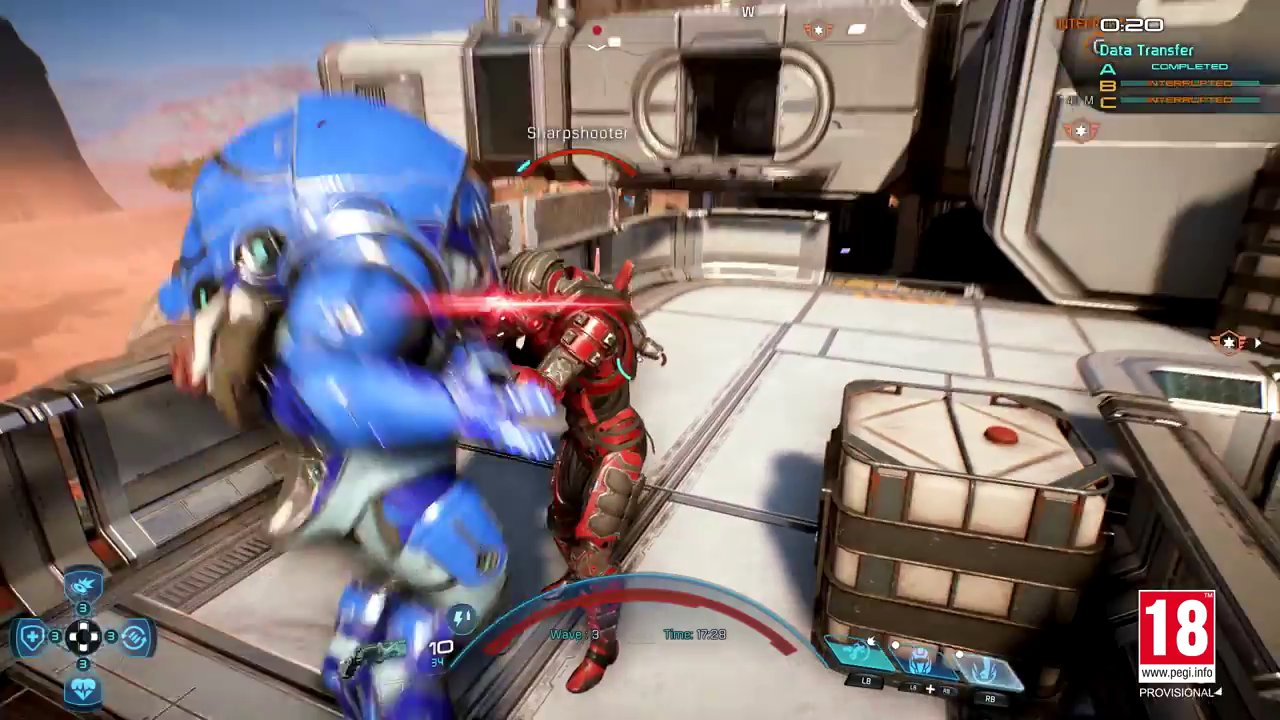Select the Cobra RPG consumable icon
Viewport: 1280px width, 720px height.
click(x=81, y=584)
